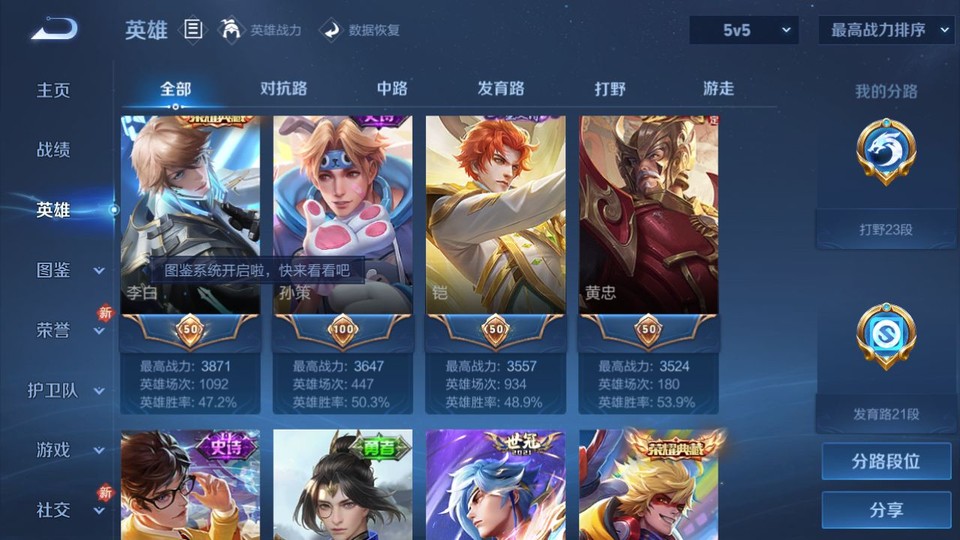The height and width of the screenshot is (540, 960).
Task: Select the 黄忠 hero card
Action: [x=648, y=215]
